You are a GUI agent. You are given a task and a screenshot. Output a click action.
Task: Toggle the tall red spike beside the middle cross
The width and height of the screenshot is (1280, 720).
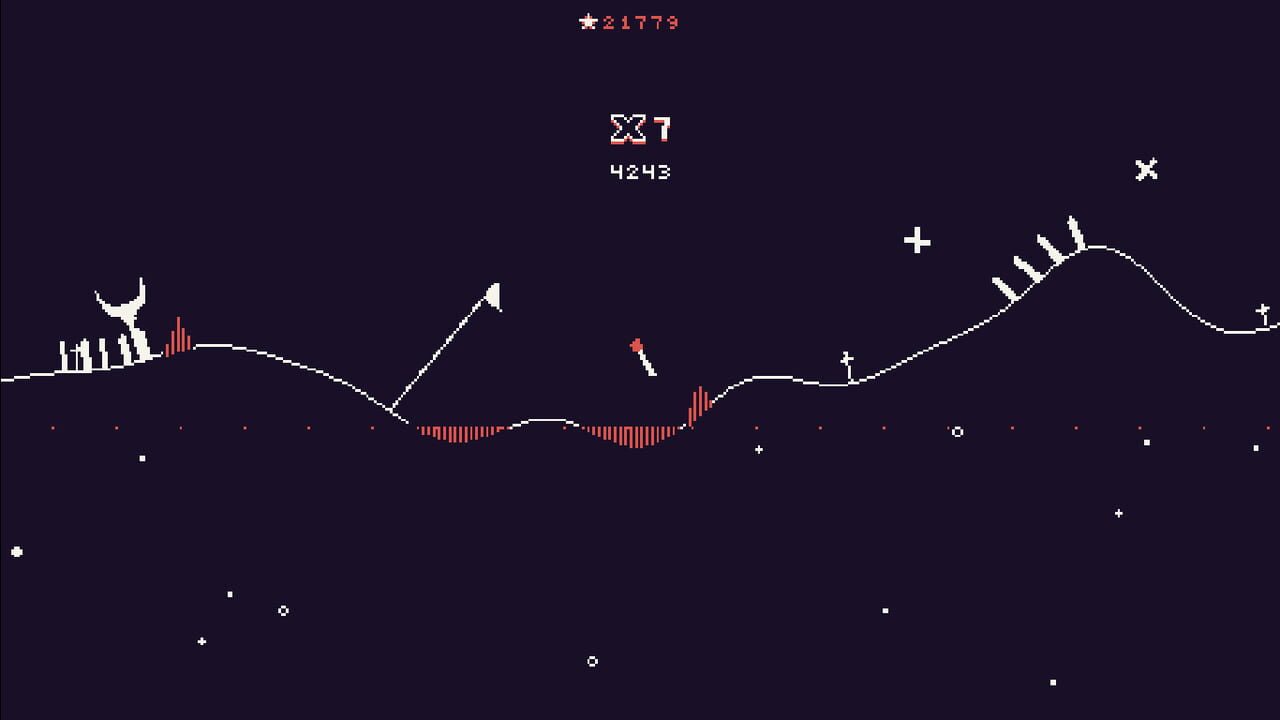pyautogui.click(x=702, y=405)
